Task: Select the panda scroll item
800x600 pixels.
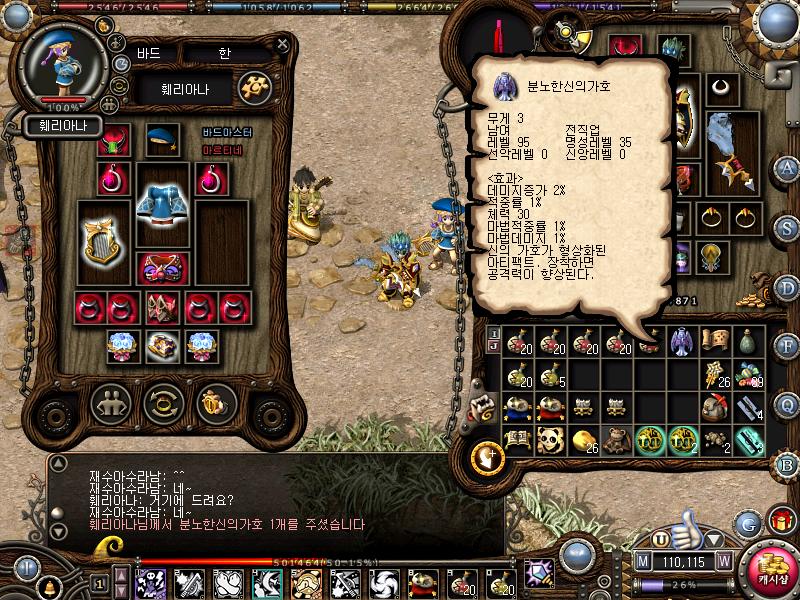Action: (x=549, y=439)
